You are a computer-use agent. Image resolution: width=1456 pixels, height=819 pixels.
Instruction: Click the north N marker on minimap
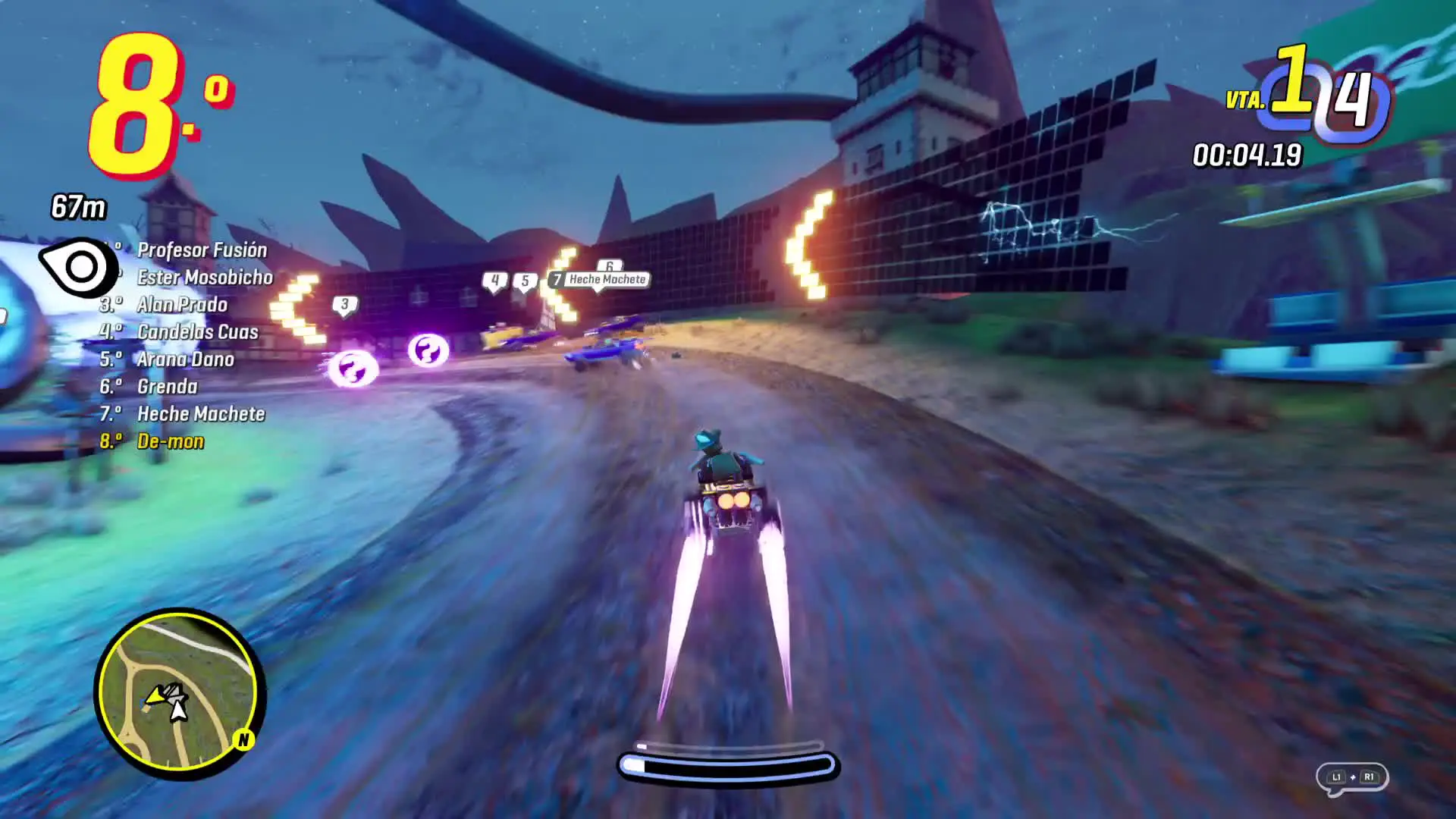click(x=243, y=739)
